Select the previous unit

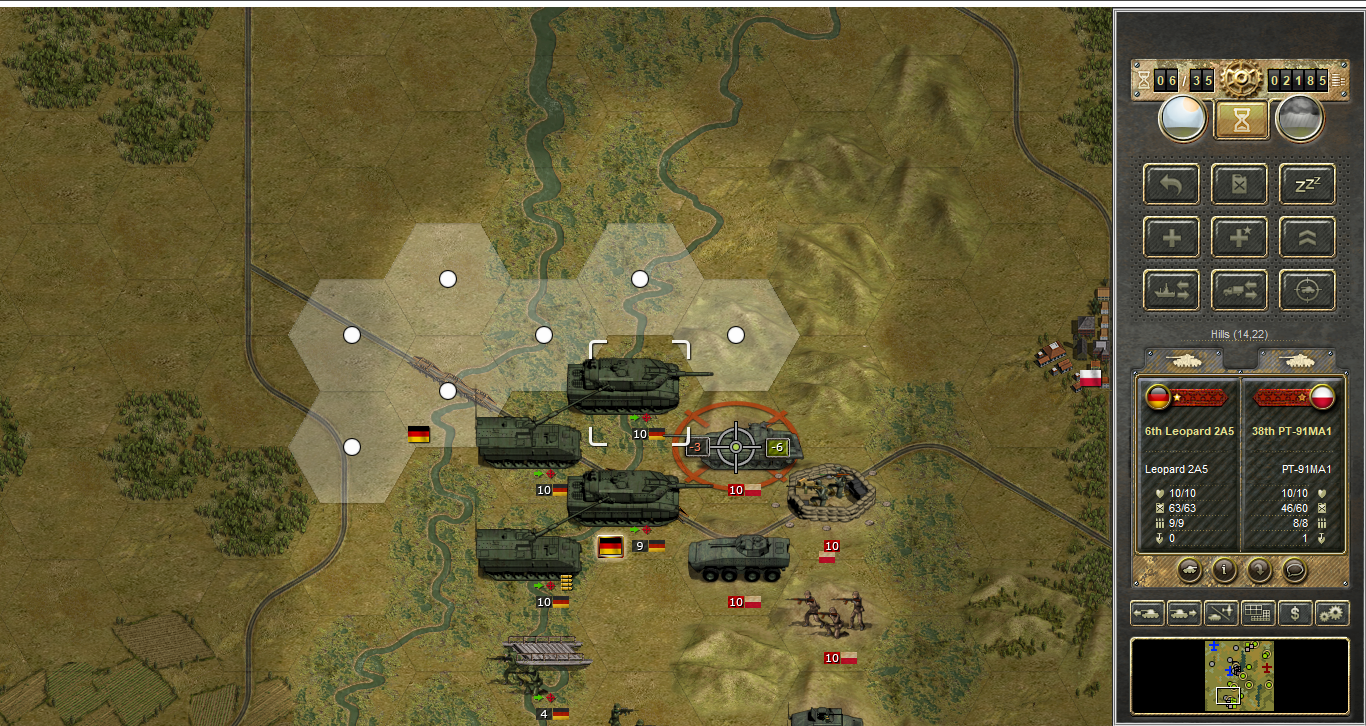[x=1146, y=613]
